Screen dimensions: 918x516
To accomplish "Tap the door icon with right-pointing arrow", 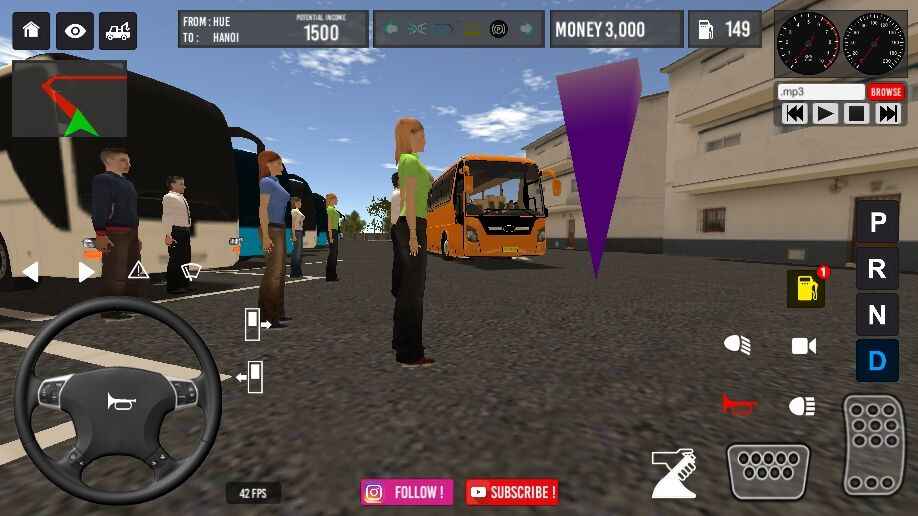I will (x=256, y=323).
